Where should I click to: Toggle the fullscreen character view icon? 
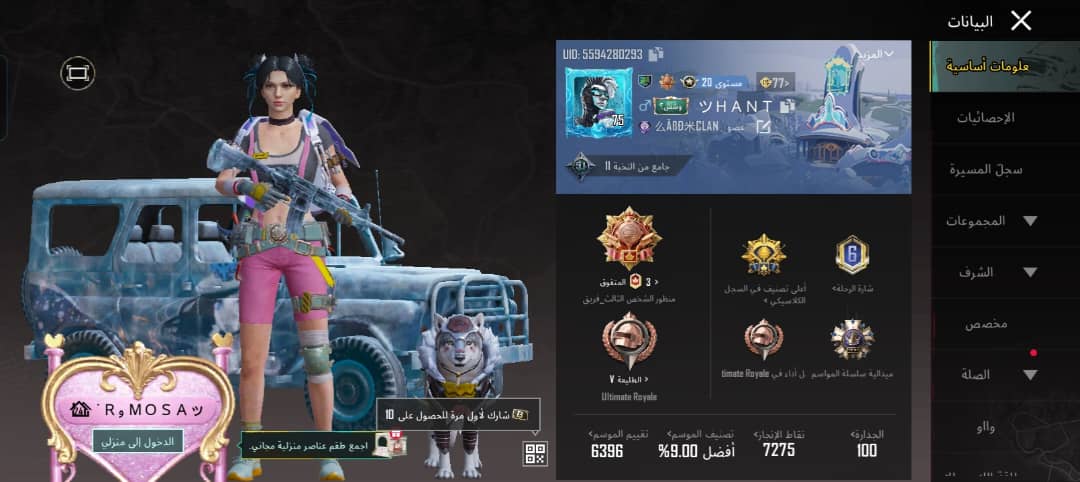[x=77, y=72]
